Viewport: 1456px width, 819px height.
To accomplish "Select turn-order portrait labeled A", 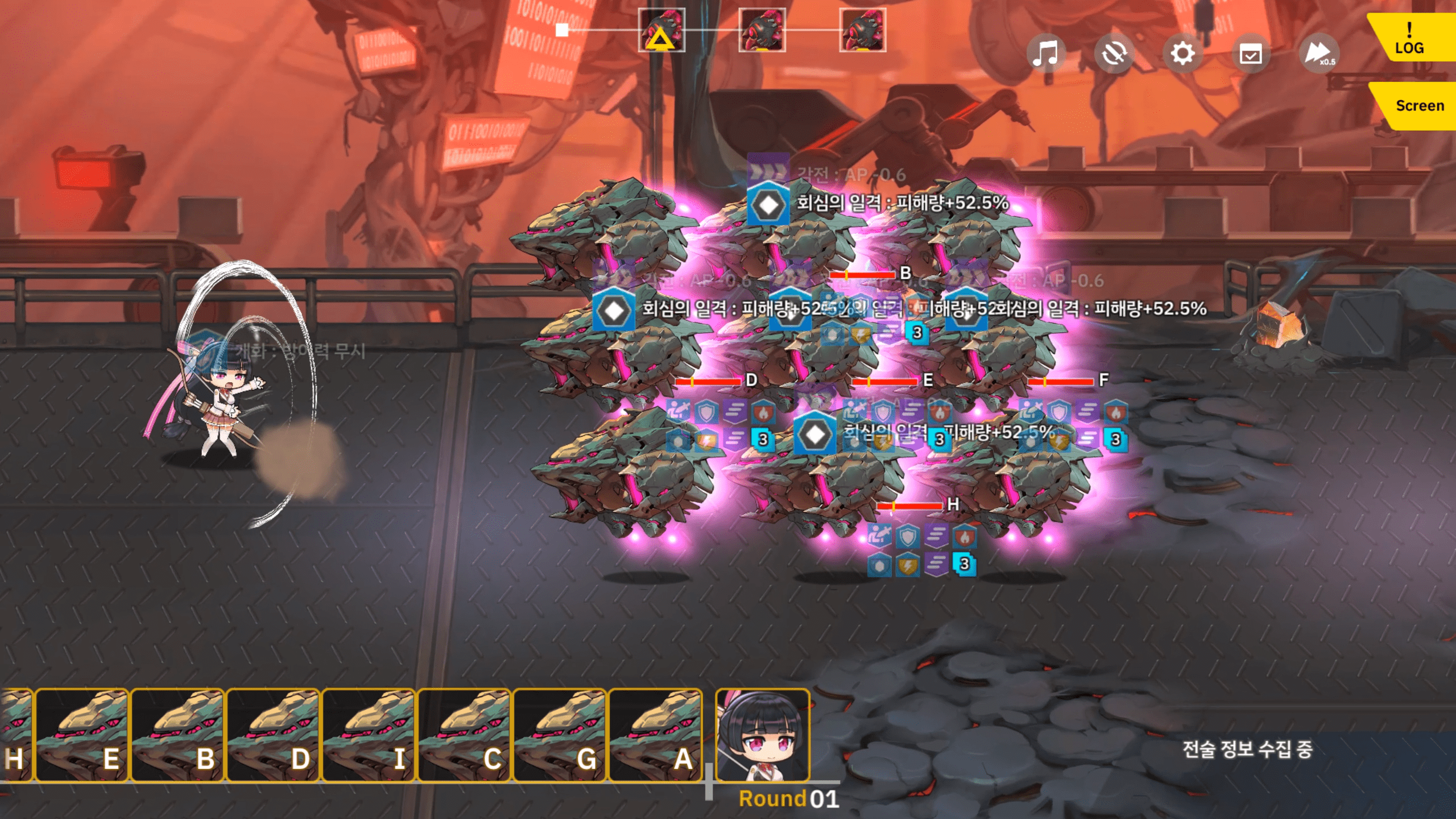I will 655,735.
